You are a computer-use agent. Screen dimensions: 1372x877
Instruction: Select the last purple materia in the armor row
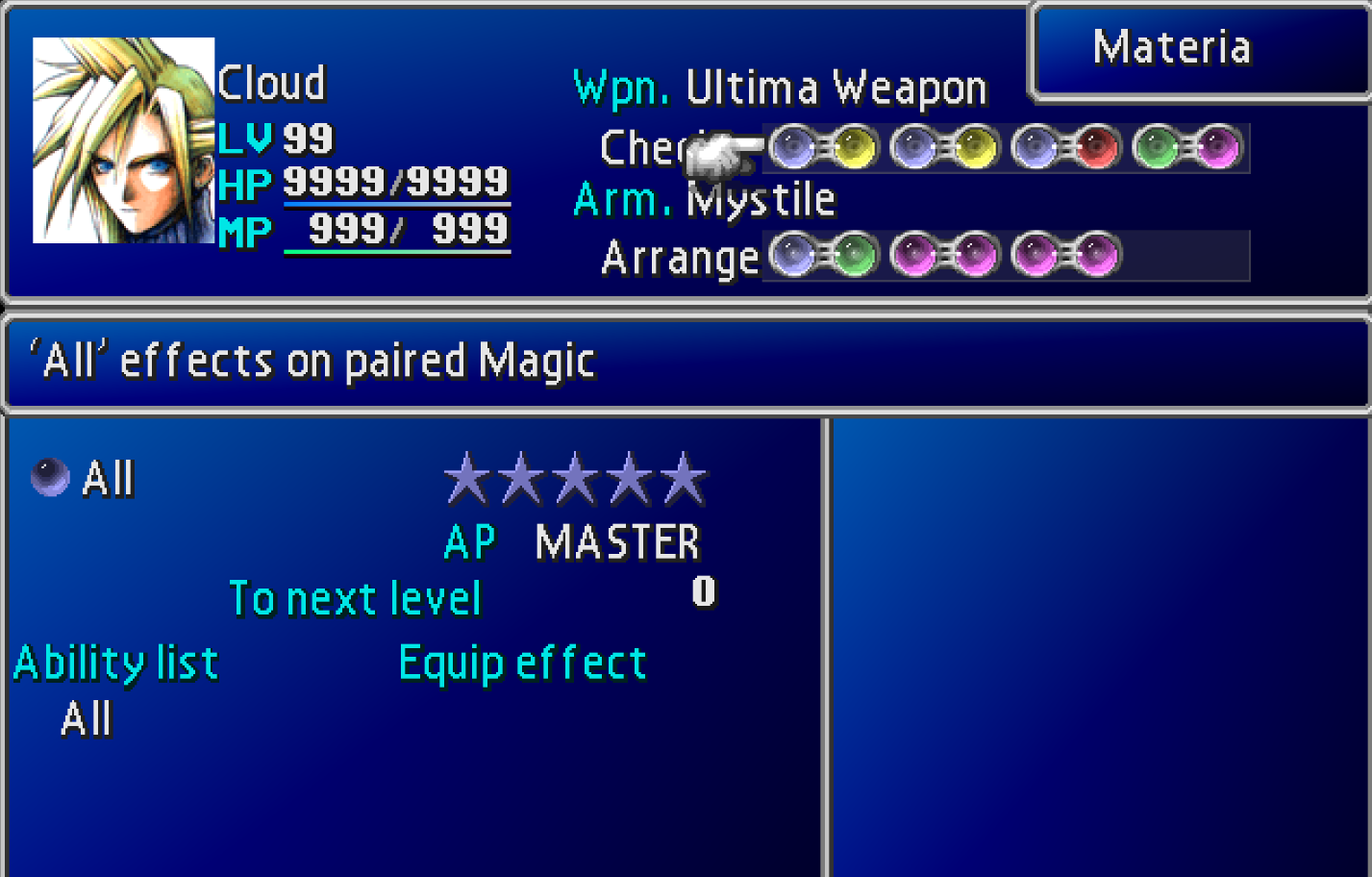click(1096, 255)
